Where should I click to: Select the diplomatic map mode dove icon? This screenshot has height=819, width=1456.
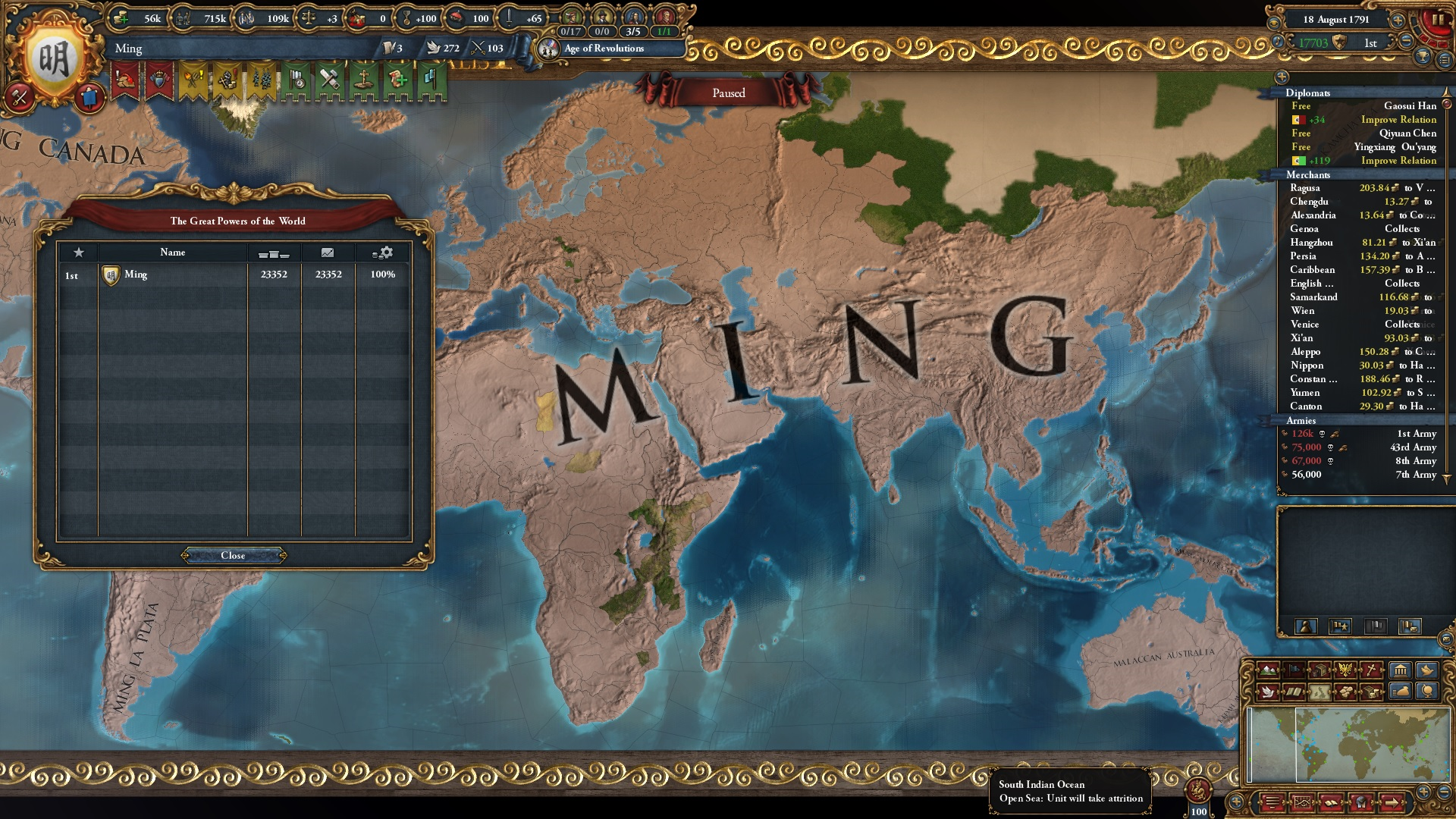(1268, 692)
